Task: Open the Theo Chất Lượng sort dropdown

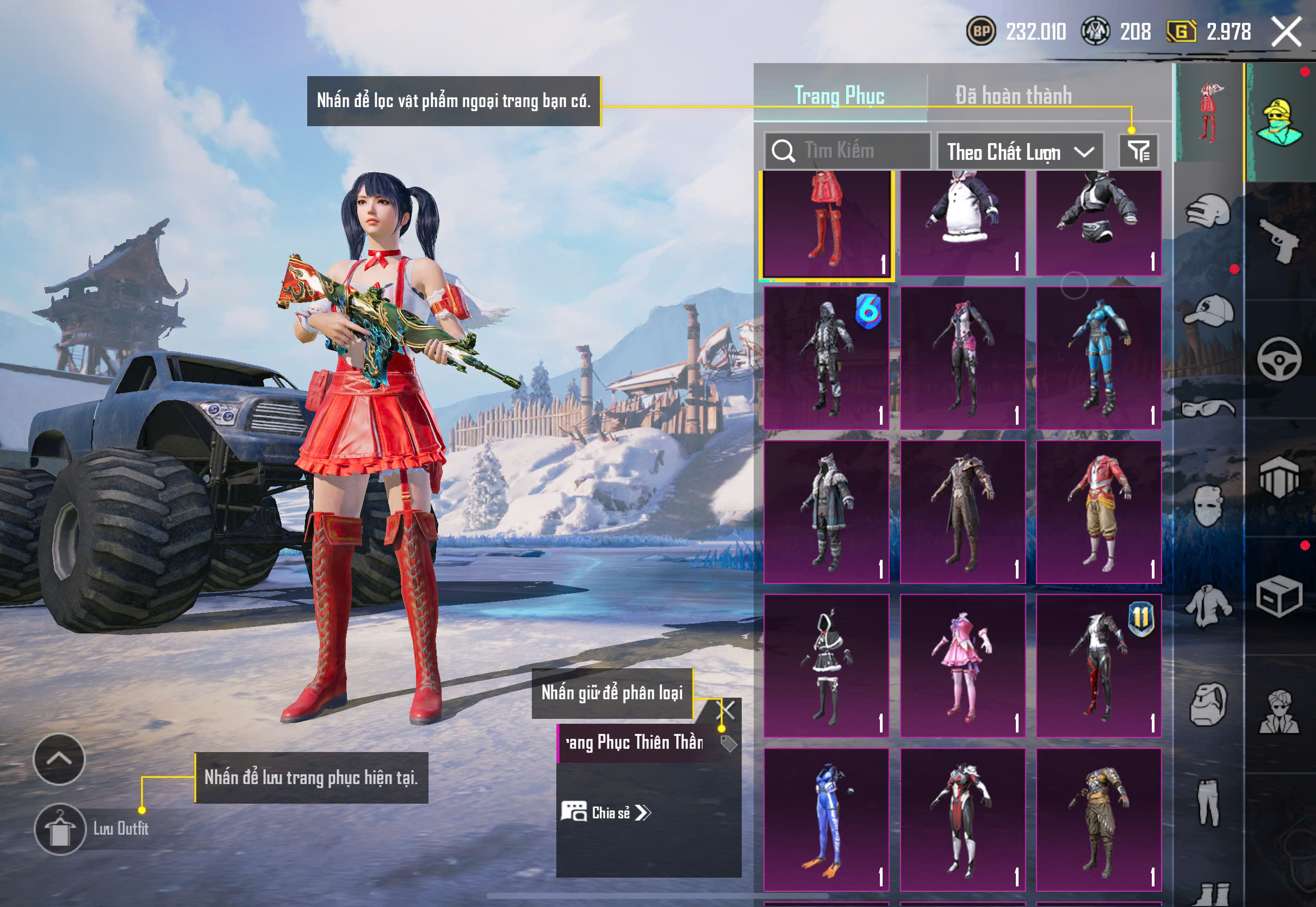Action: [1020, 152]
